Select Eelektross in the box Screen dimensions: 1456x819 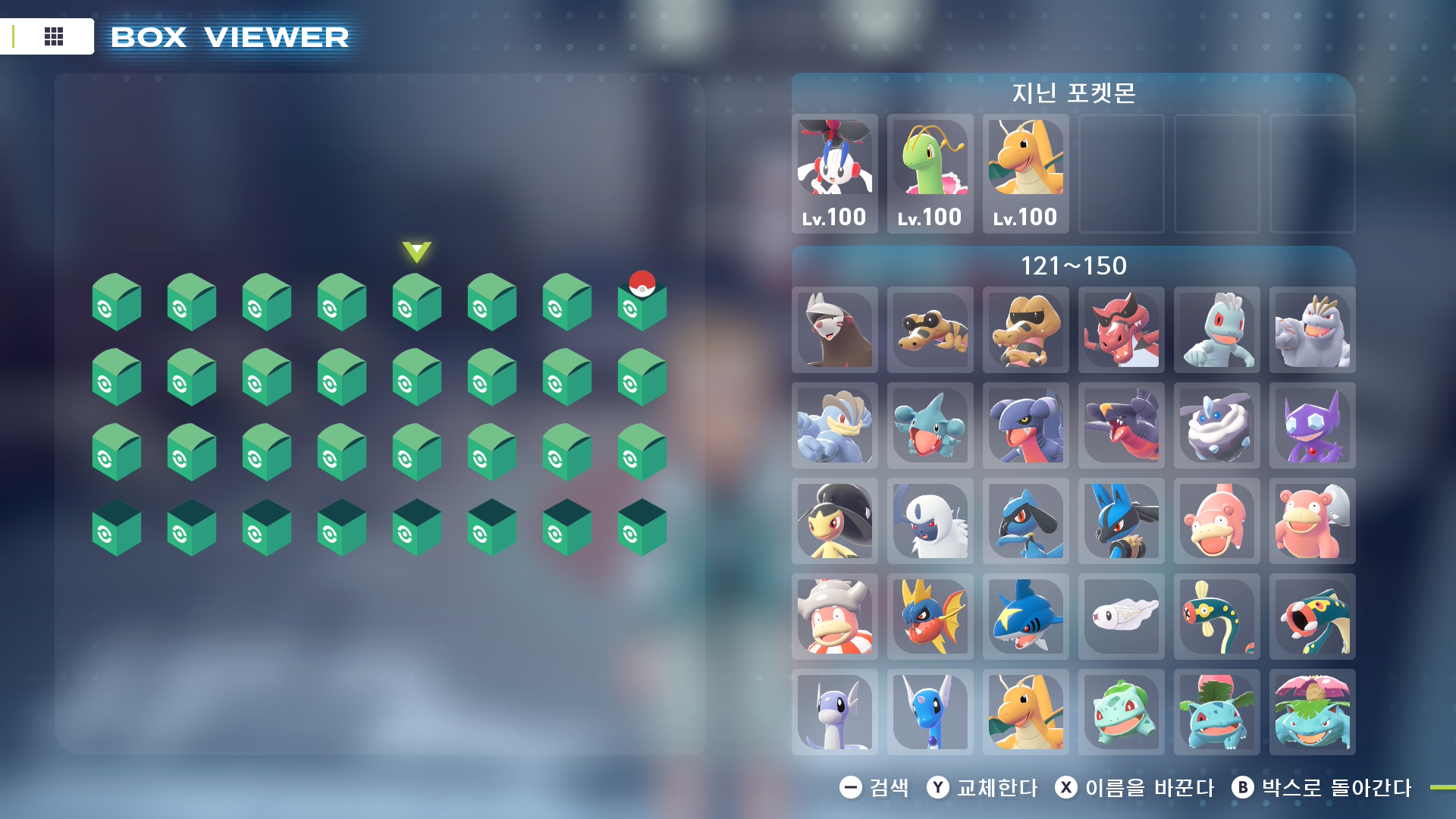pos(1313,617)
